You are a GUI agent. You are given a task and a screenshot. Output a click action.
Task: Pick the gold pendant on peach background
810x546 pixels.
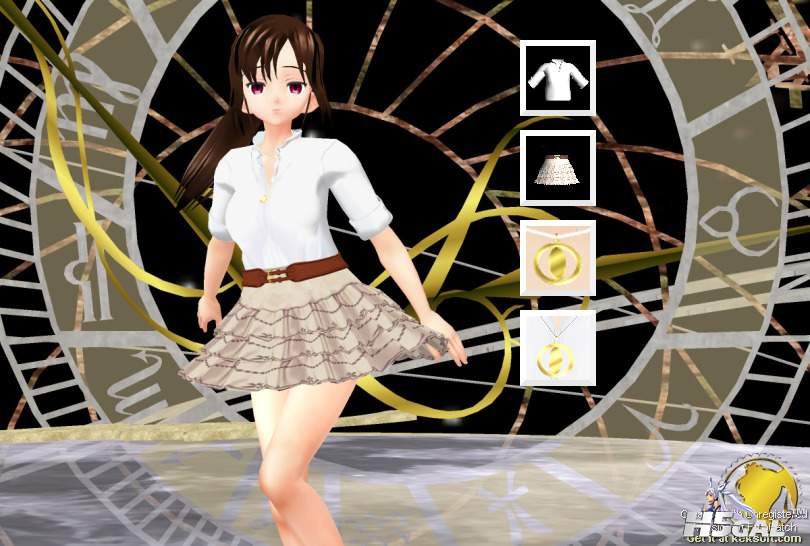click(x=558, y=258)
